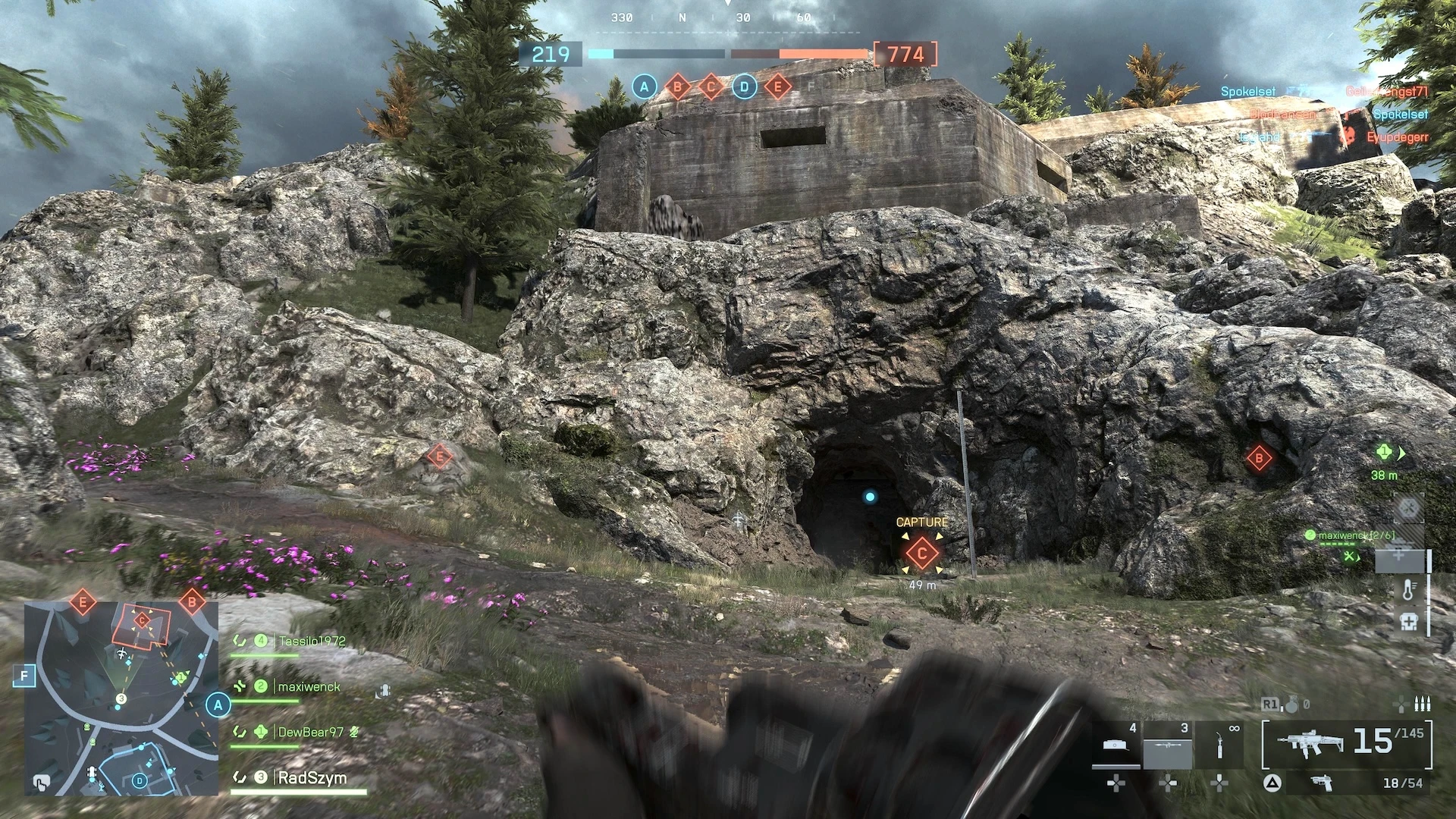Choose the anti-tank mine gadget slot
The image size is (1456, 819).
point(1117,747)
